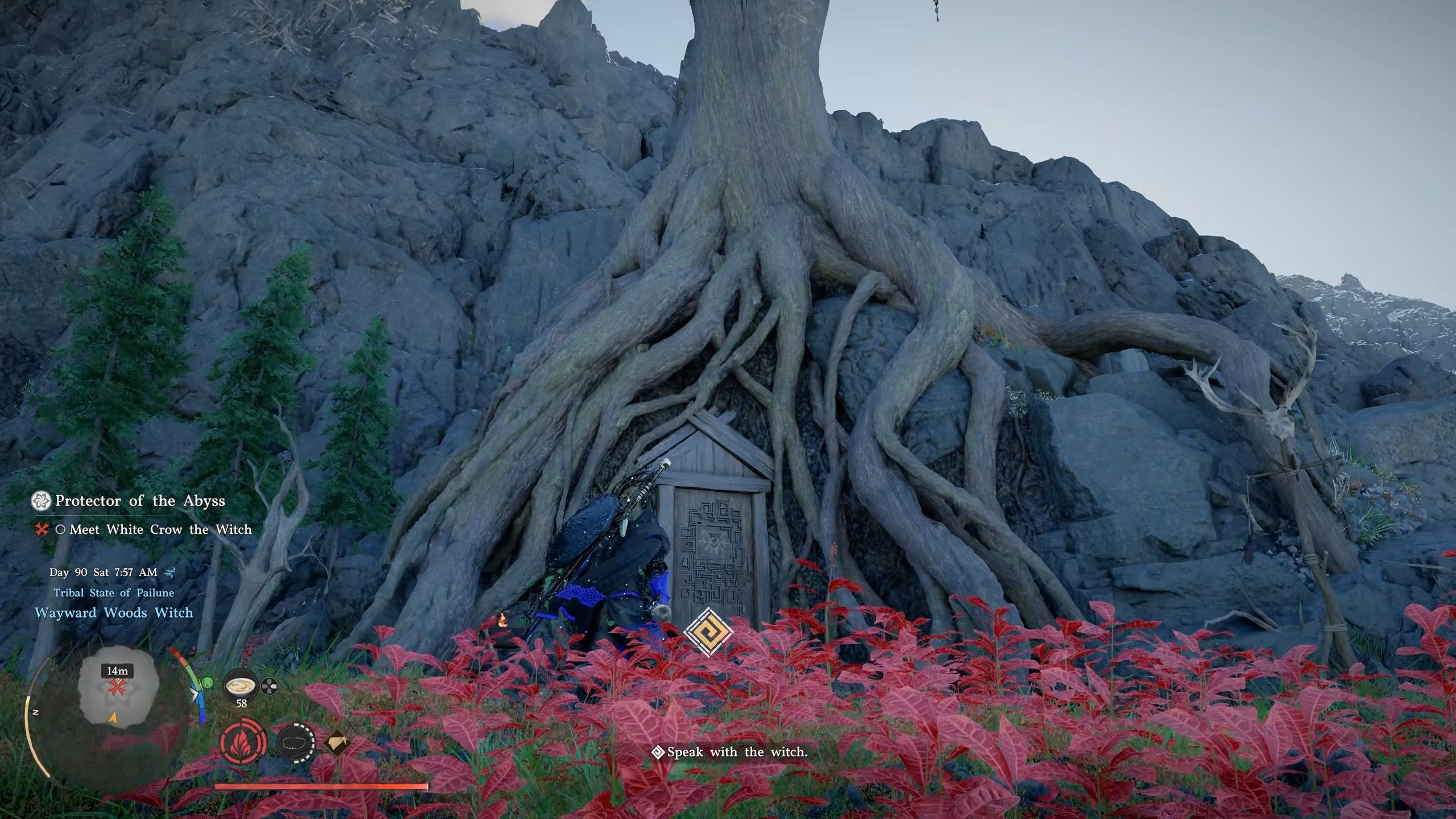Activate the red flame skill icon

pyautogui.click(x=243, y=743)
